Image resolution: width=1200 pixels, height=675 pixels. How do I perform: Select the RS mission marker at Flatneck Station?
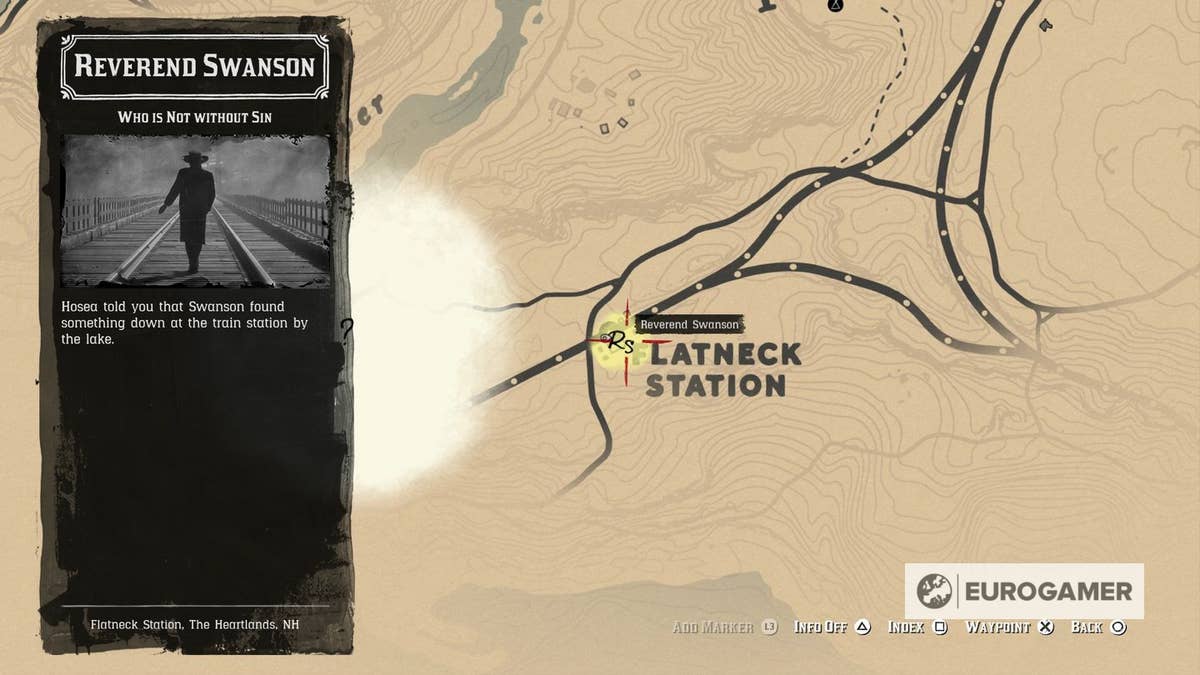(621, 343)
